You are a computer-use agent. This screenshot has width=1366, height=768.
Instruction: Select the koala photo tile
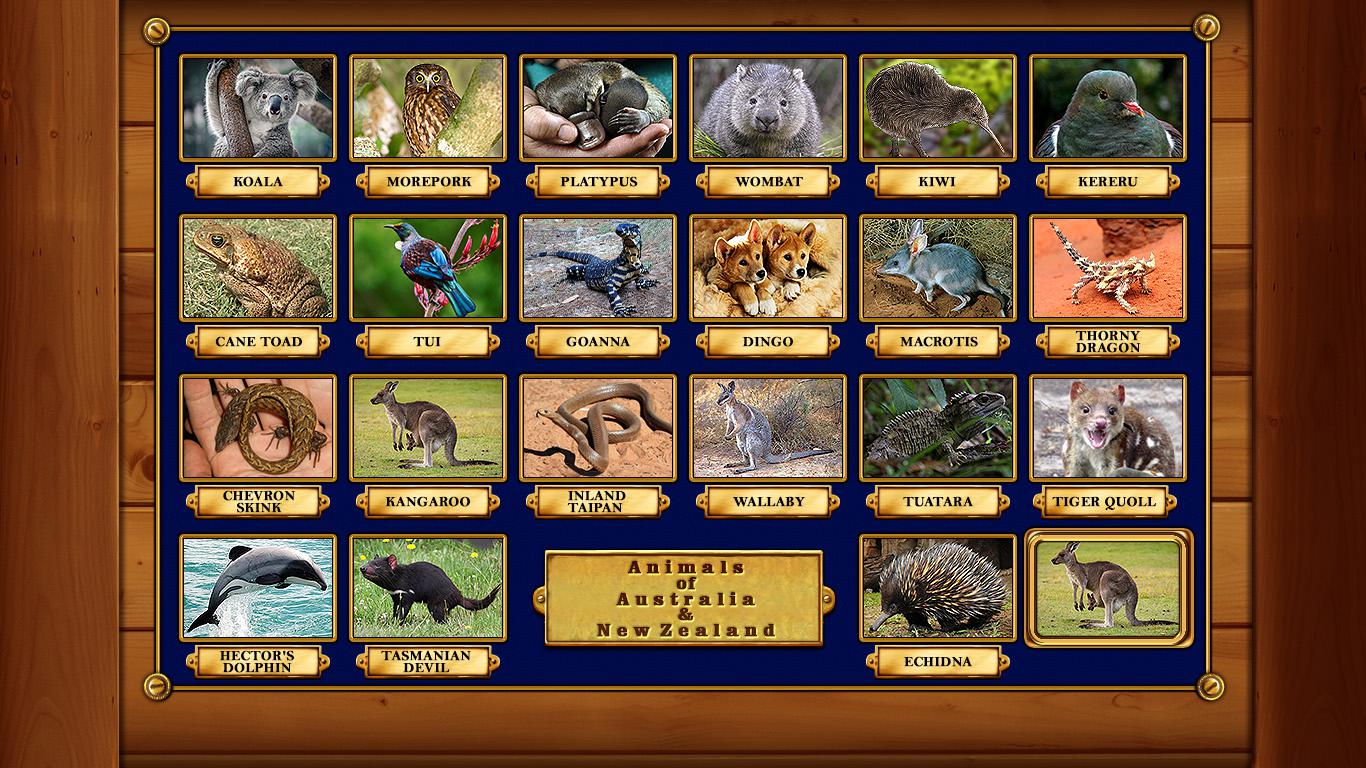coord(258,108)
